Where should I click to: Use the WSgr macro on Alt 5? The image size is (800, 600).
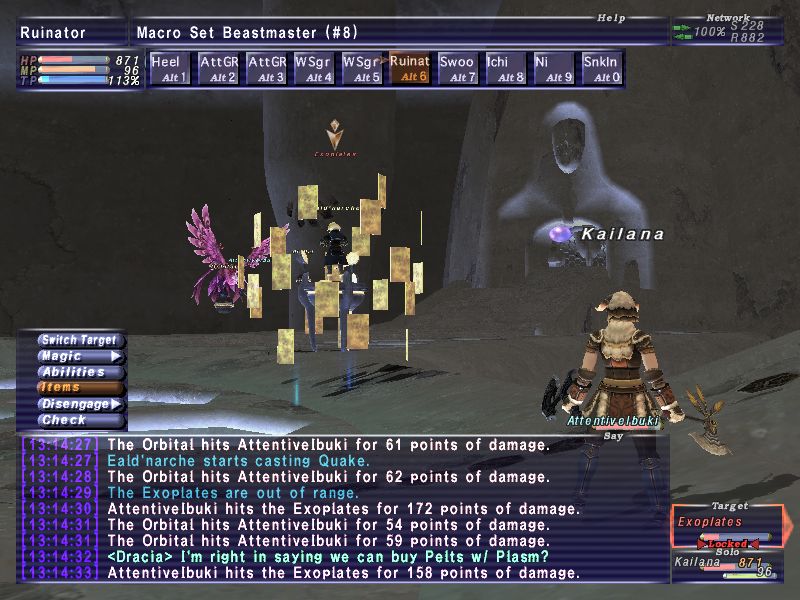(362, 68)
